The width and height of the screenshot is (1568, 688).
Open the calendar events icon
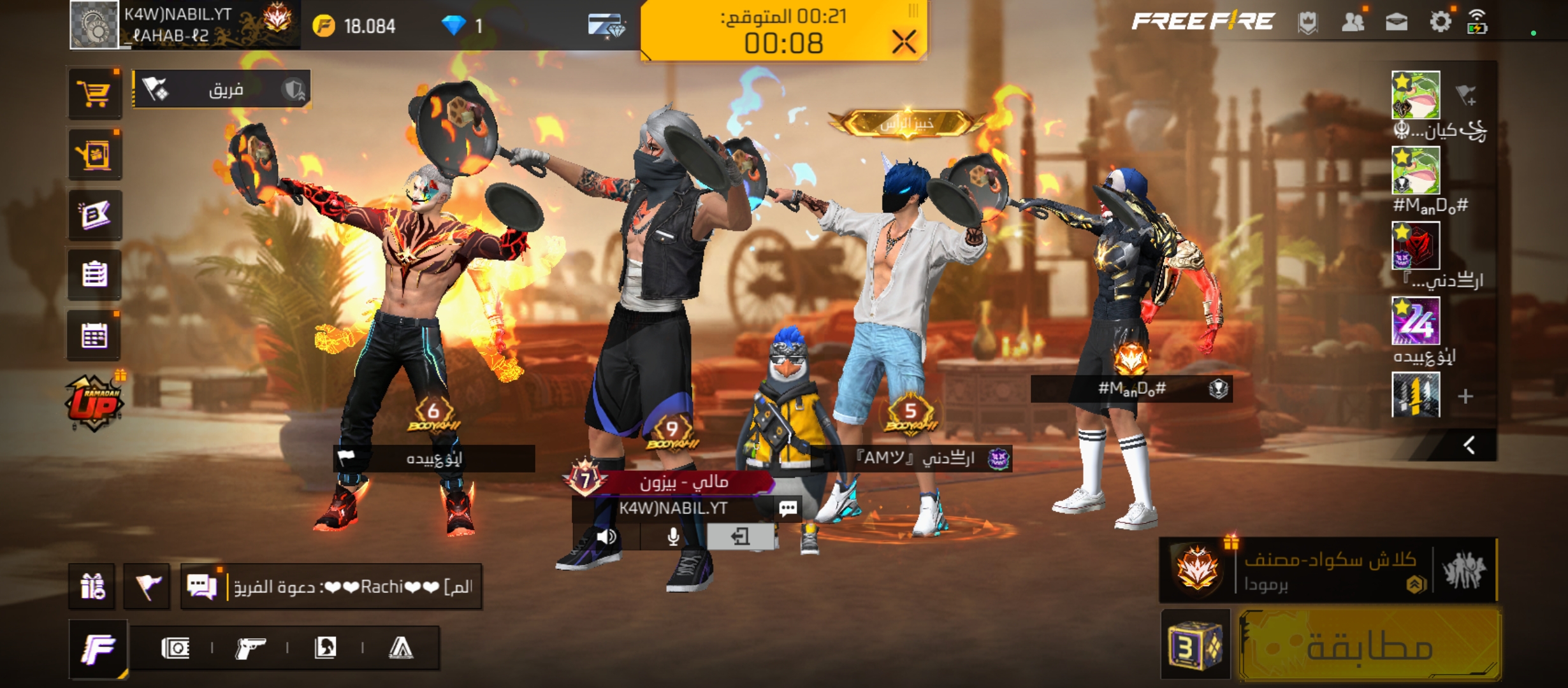(x=94, y=336)
